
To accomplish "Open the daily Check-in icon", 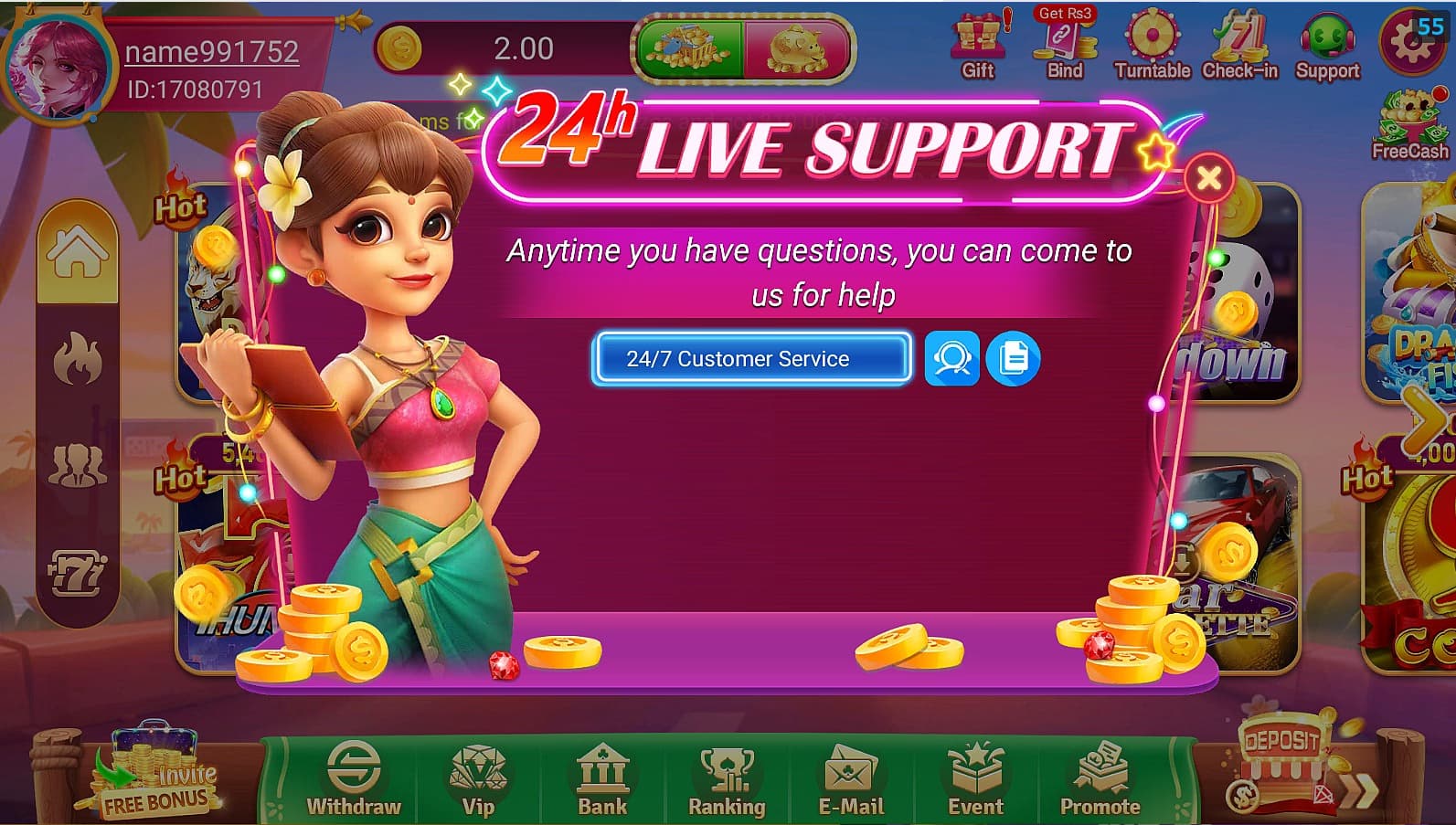I will click(x=1239, y=41).
